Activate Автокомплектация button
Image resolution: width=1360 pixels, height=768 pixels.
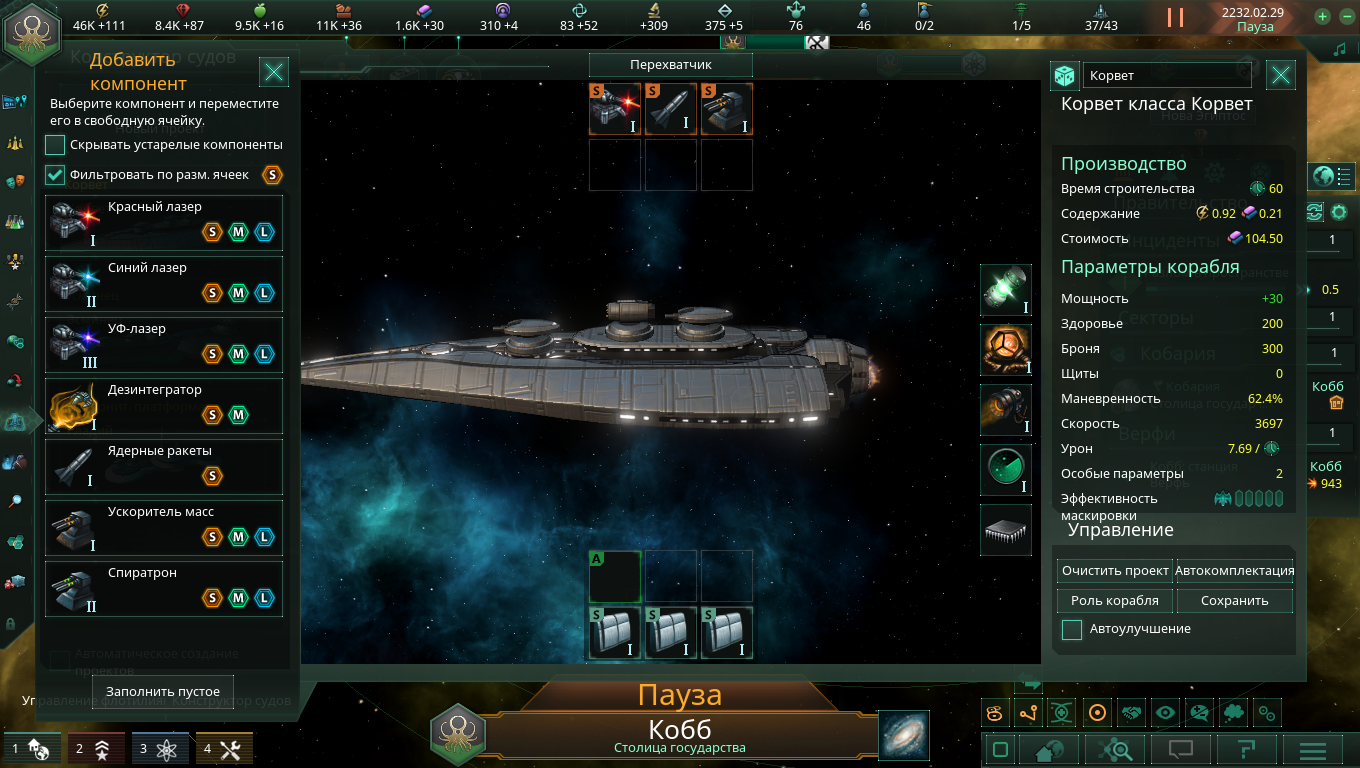1234,571
